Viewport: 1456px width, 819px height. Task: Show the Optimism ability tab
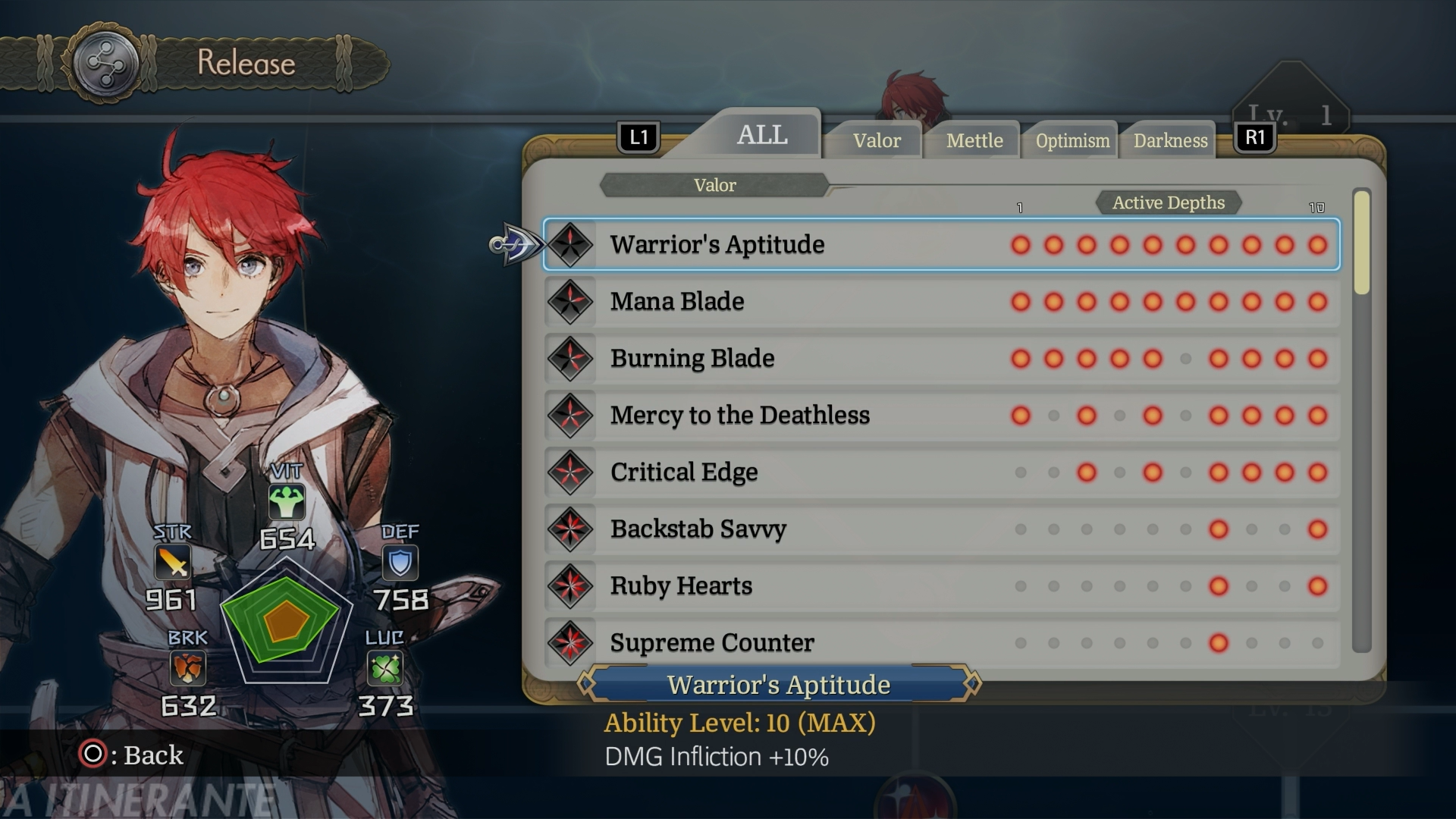(x=1072, y=141)
